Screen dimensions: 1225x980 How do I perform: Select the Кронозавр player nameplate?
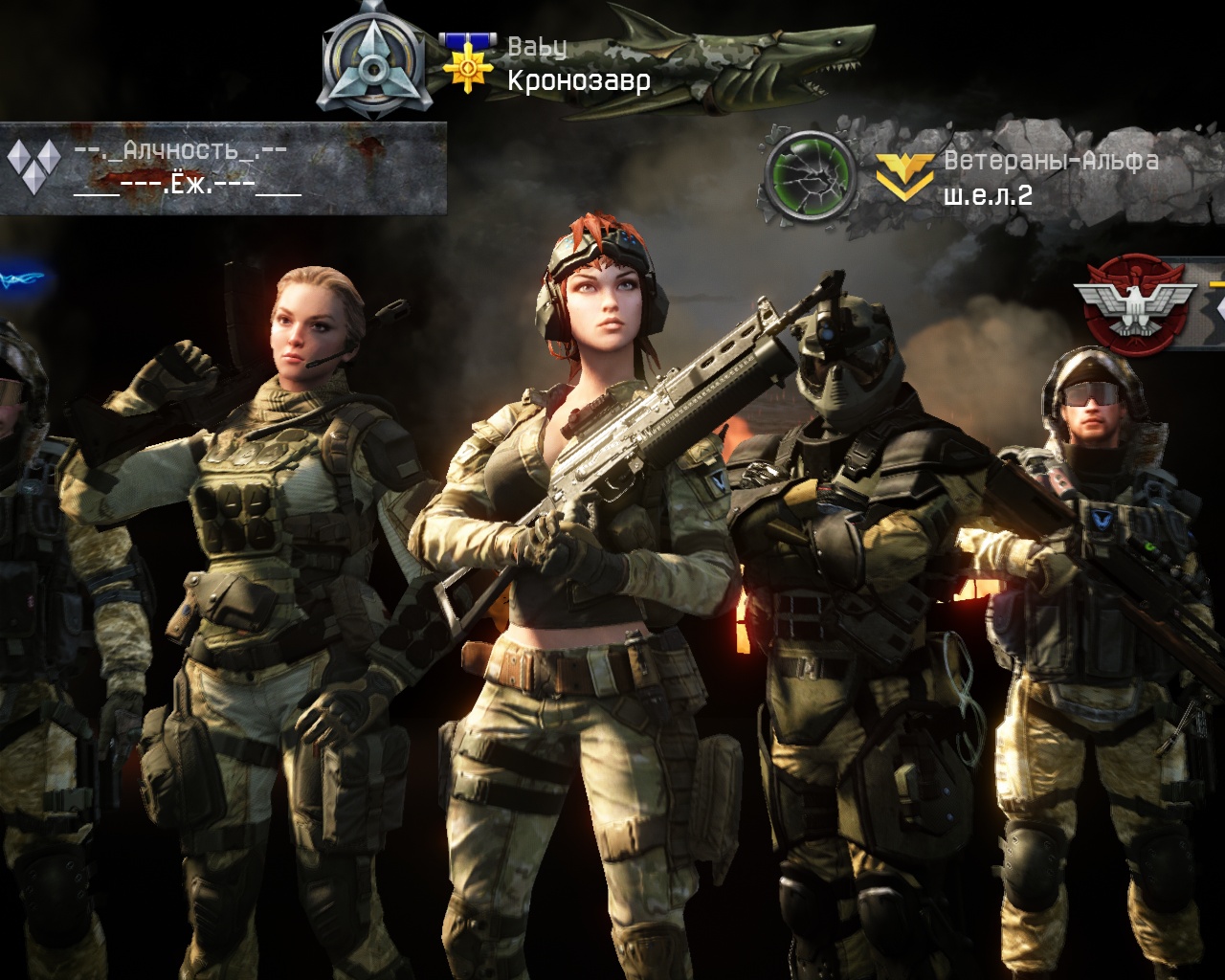pos(578,80)
